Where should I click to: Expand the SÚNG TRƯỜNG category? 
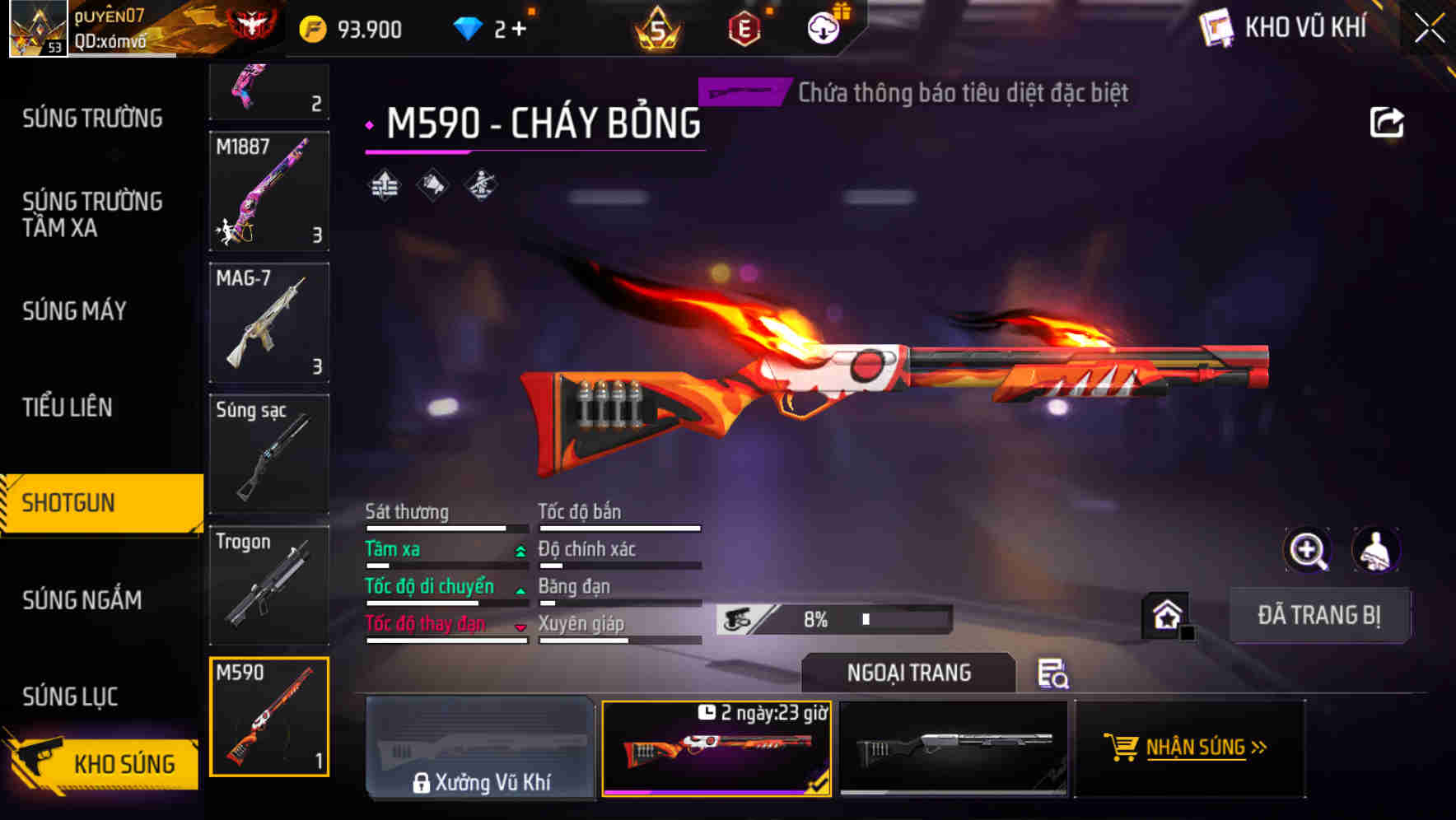pos(91,118)
